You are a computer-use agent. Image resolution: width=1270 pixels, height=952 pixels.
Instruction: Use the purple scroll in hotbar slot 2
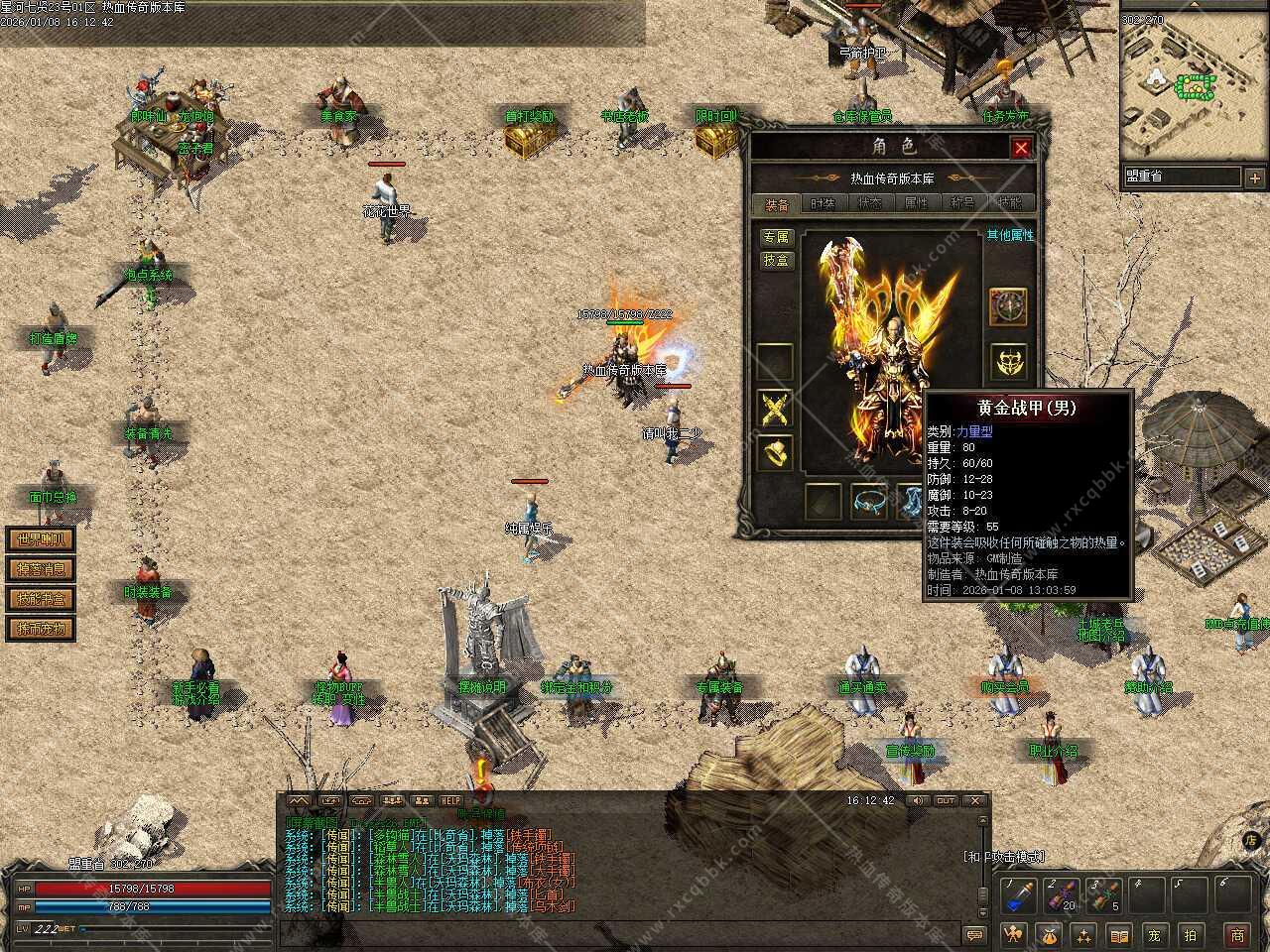[x=1060, y=895]
